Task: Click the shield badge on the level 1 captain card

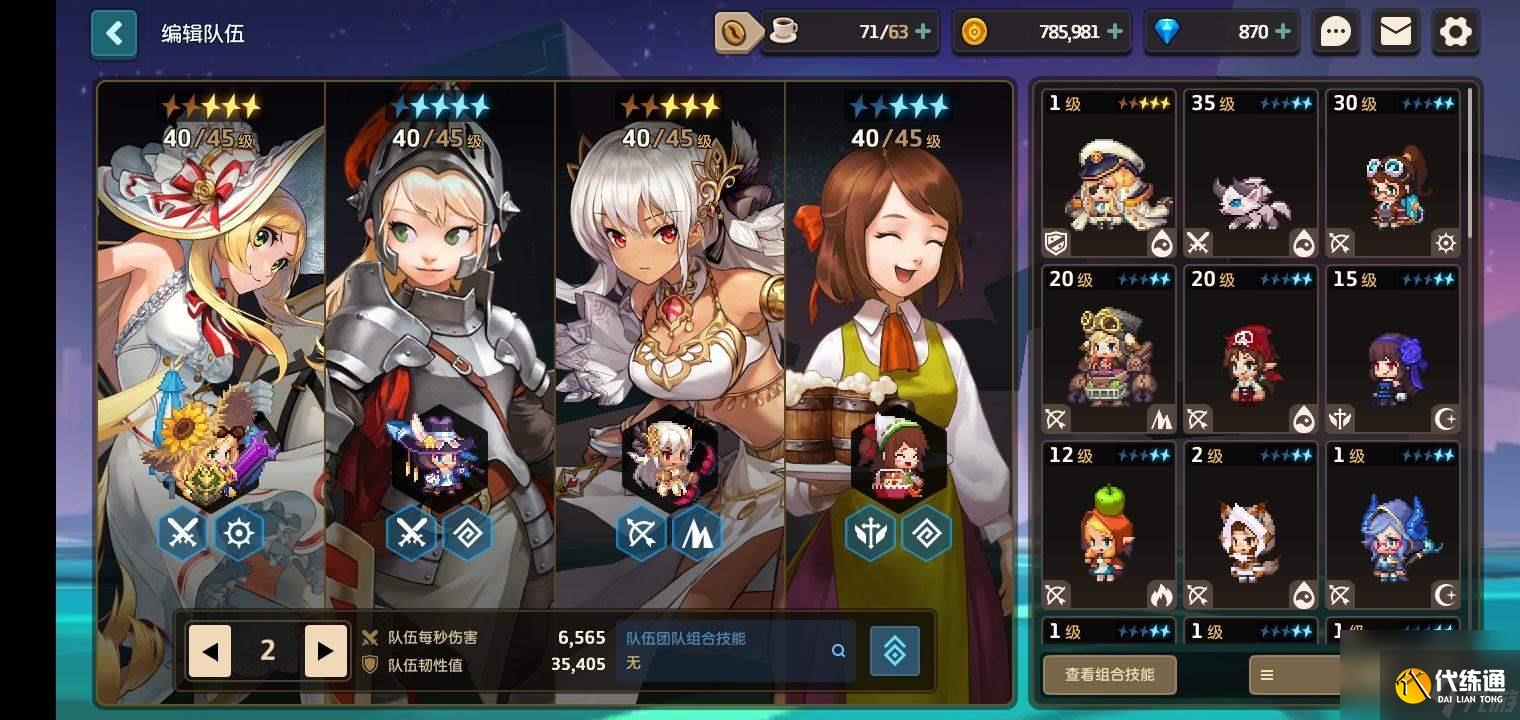Action: pos(1054,243)
